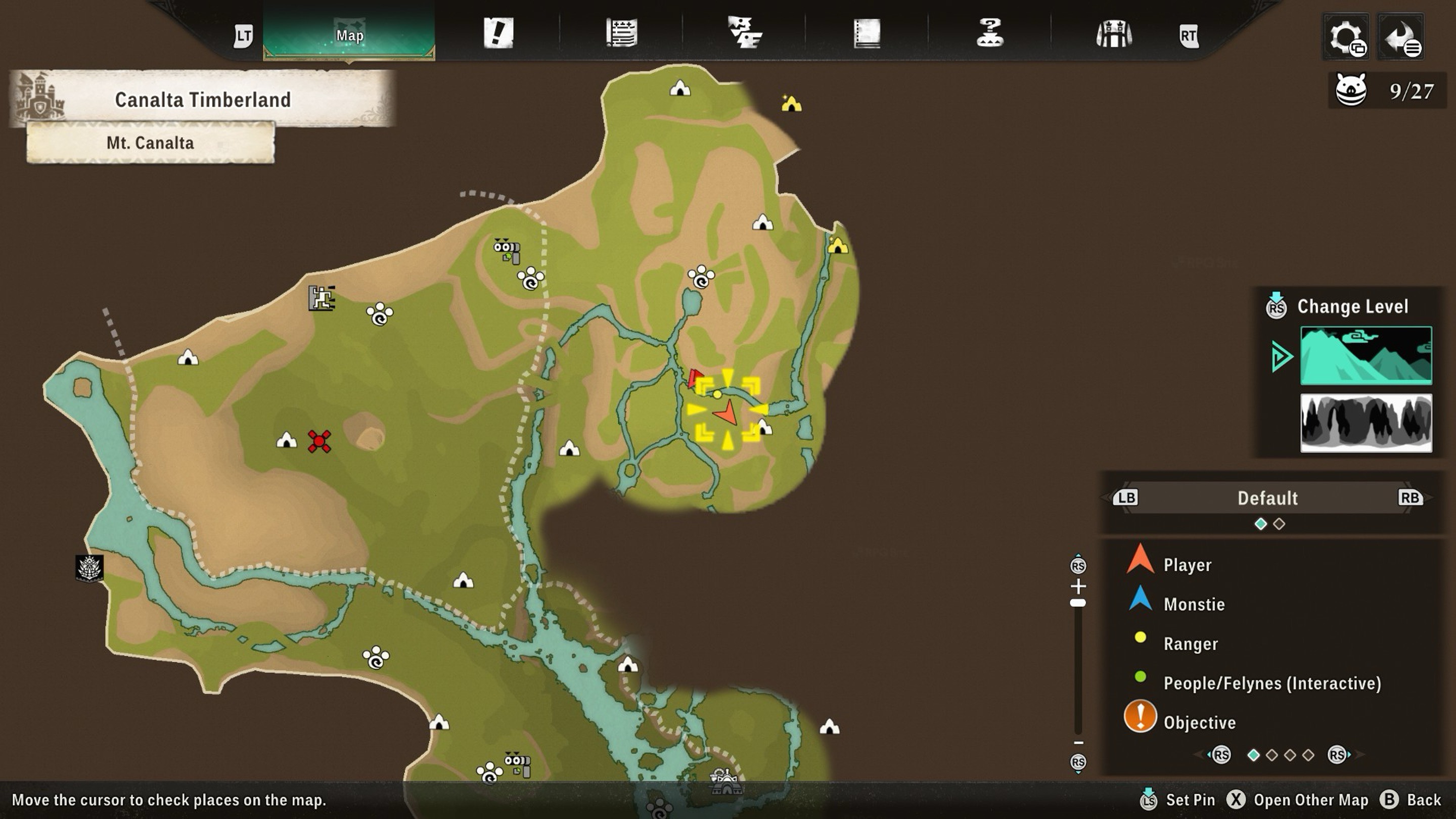
Task: Select the Canalta Timberland region banner
Action: point(202,100)
